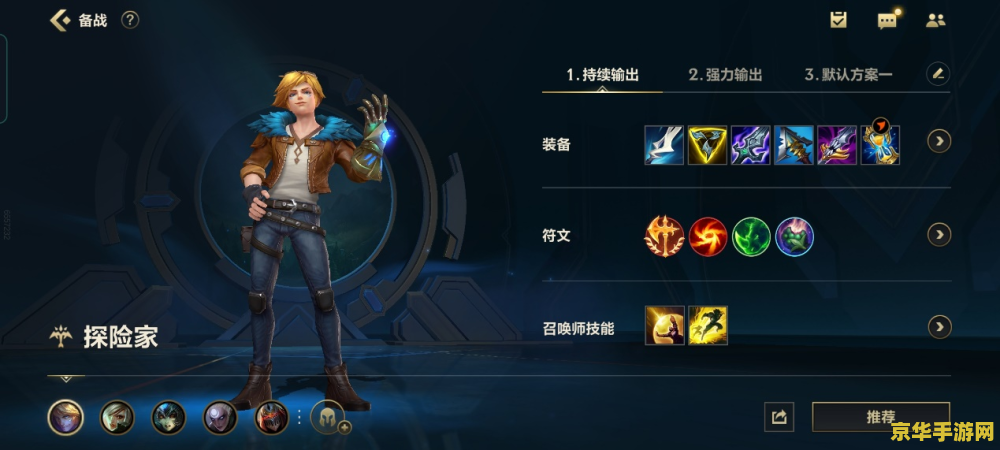Open the question mark help icon
The image size is (1000, 450).
[x=130, y=20]
